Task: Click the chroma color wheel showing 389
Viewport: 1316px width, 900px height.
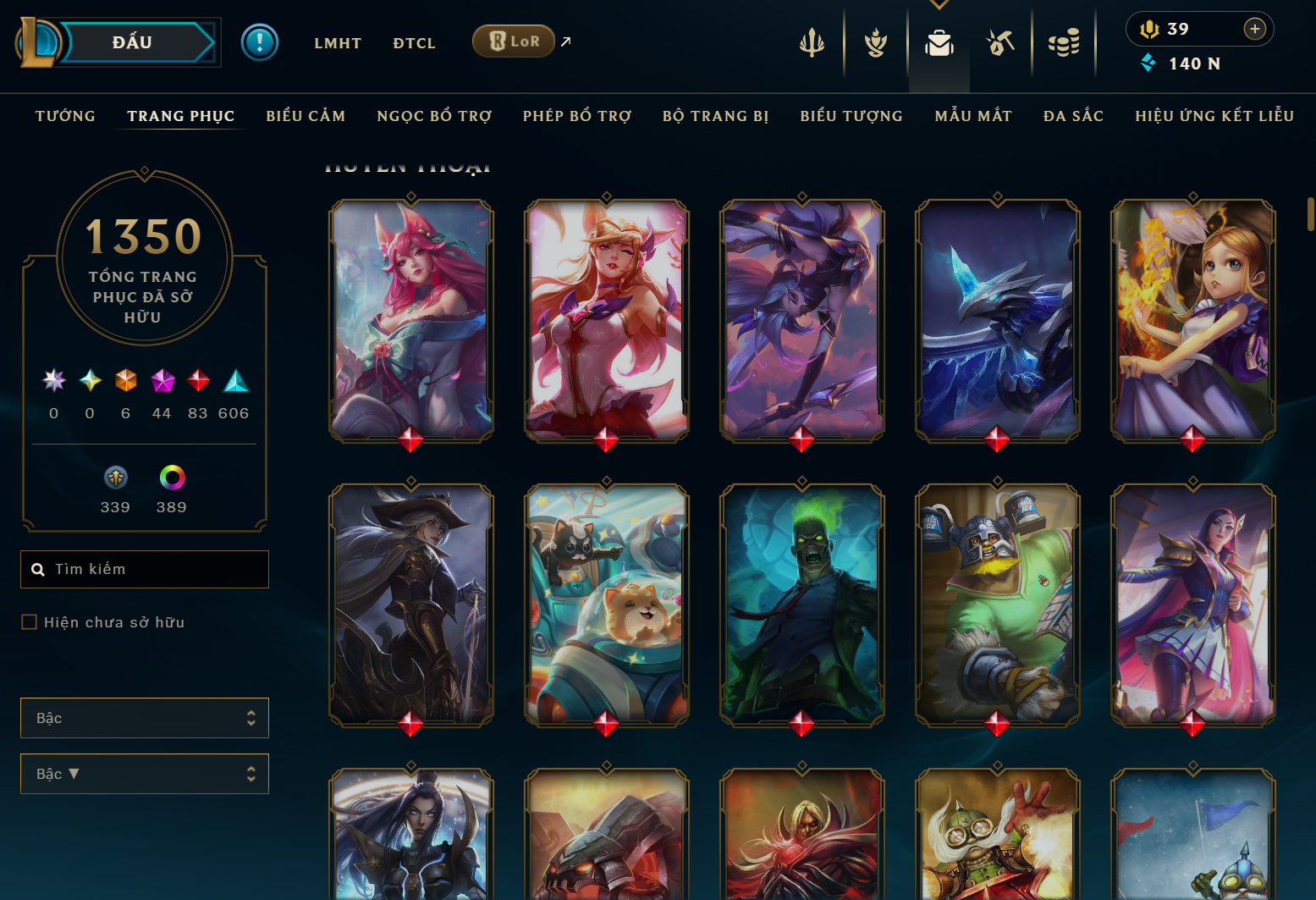Action: [x=171, y=477]
